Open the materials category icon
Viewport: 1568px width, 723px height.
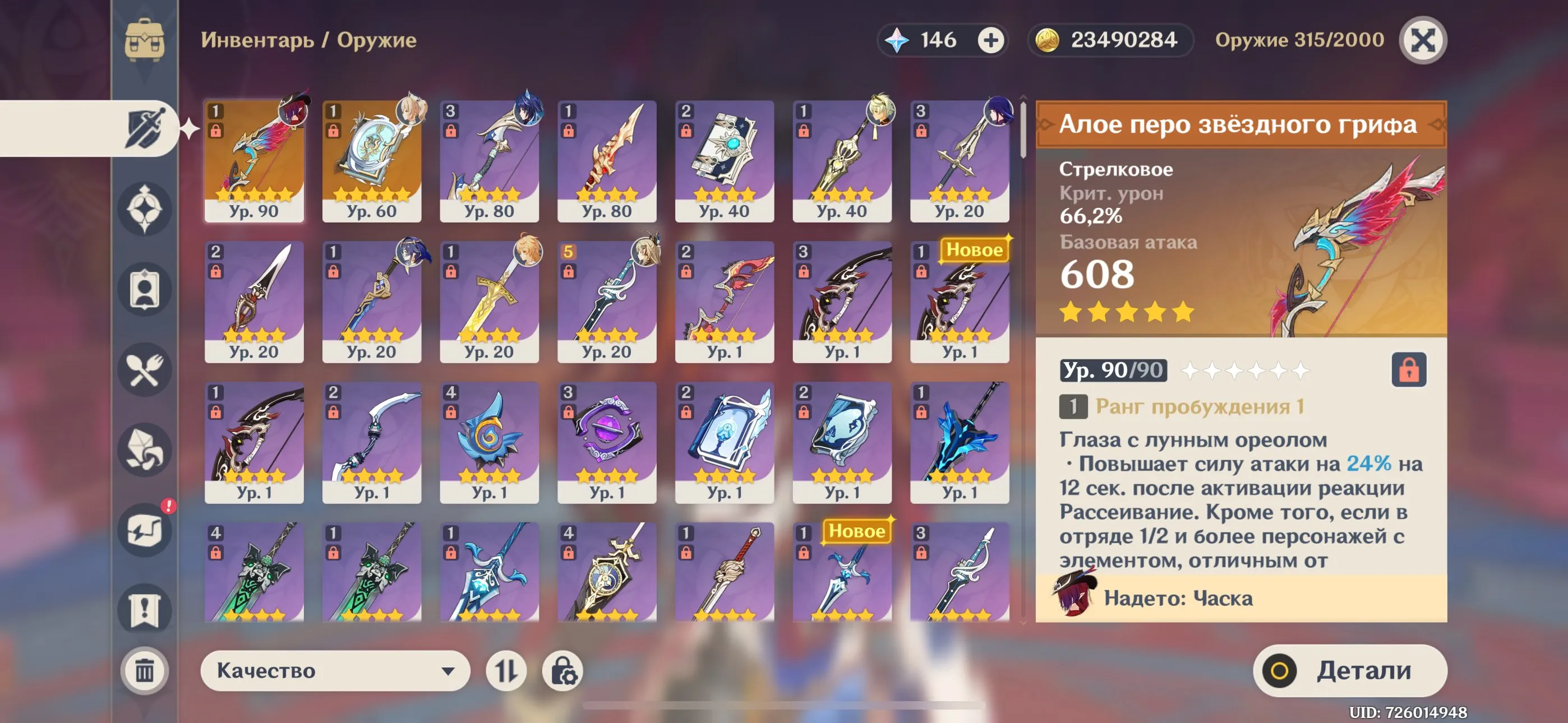click(x=144, y=451)
